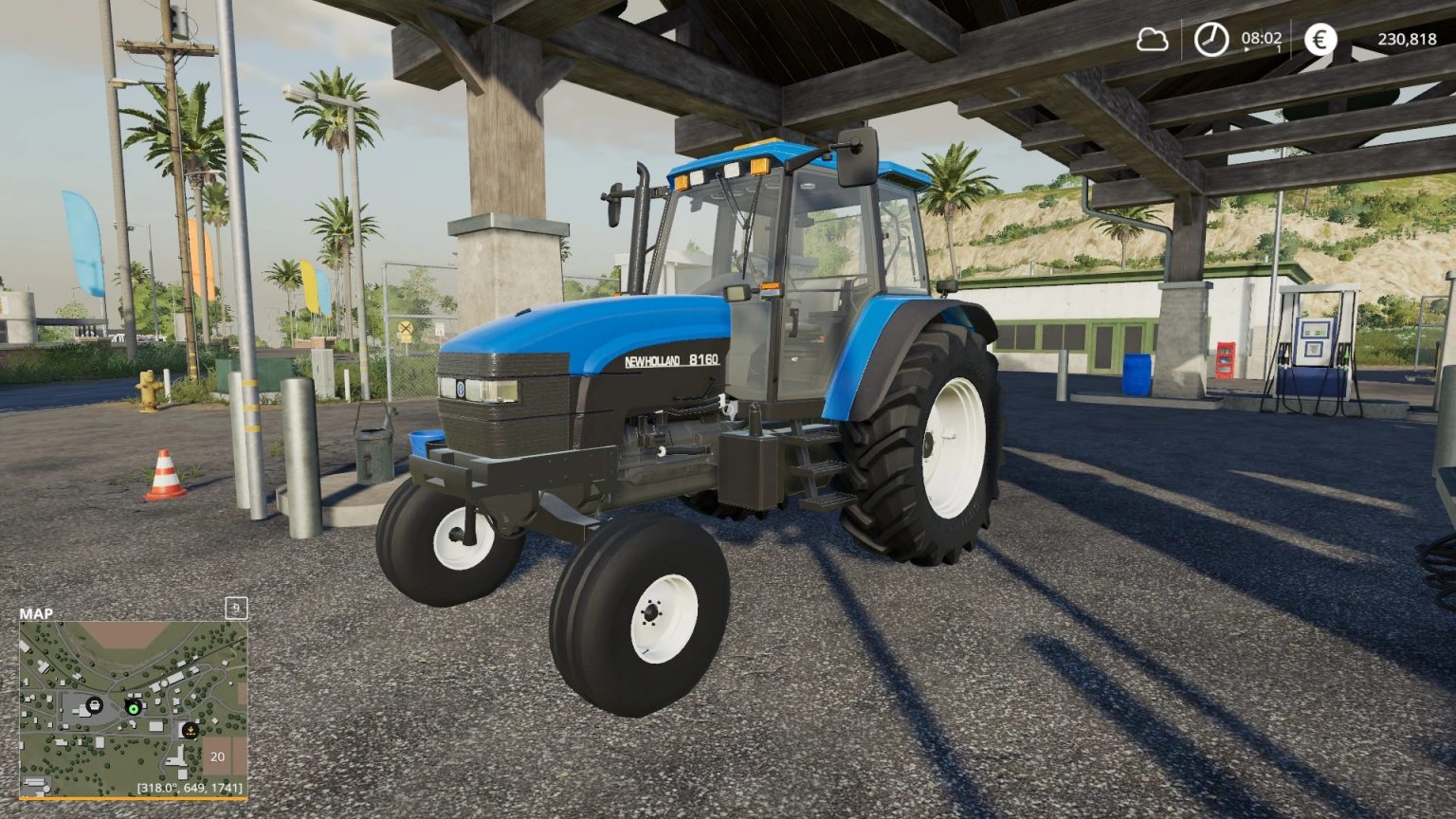This screenshot has width=1456, height=819.
Task: Click the euro currency icon
Action: [x=1319, y=40]
